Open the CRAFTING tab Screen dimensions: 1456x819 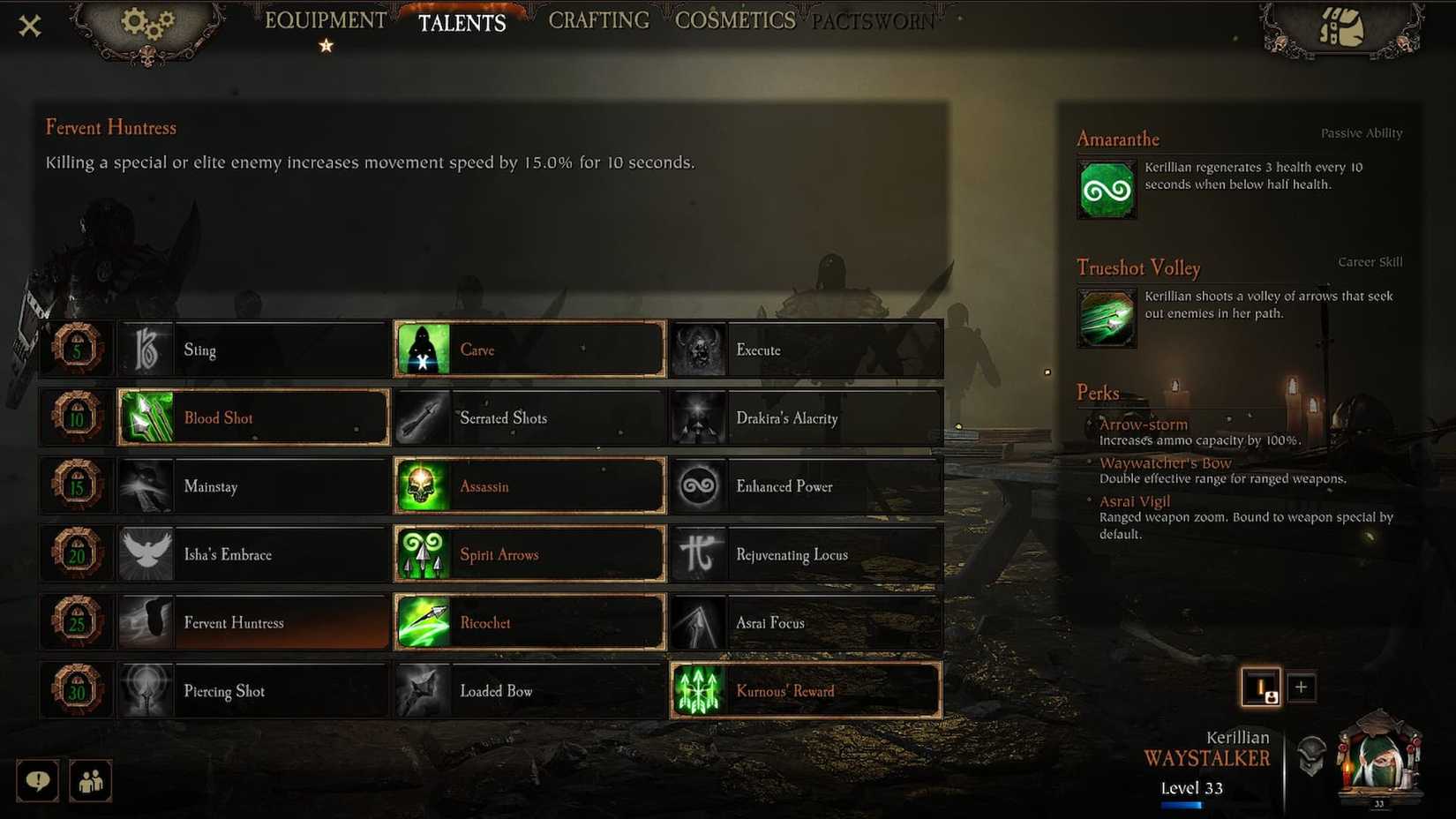[597, 19]
